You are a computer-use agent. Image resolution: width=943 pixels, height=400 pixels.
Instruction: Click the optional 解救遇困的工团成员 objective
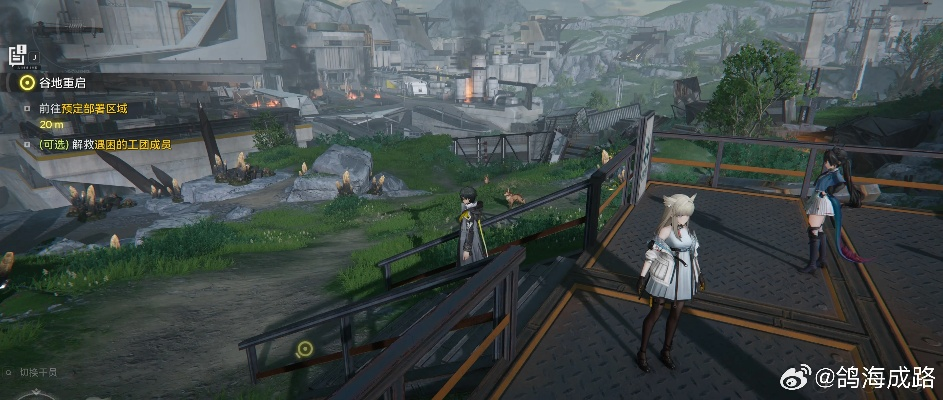click(x=104, y=144)
